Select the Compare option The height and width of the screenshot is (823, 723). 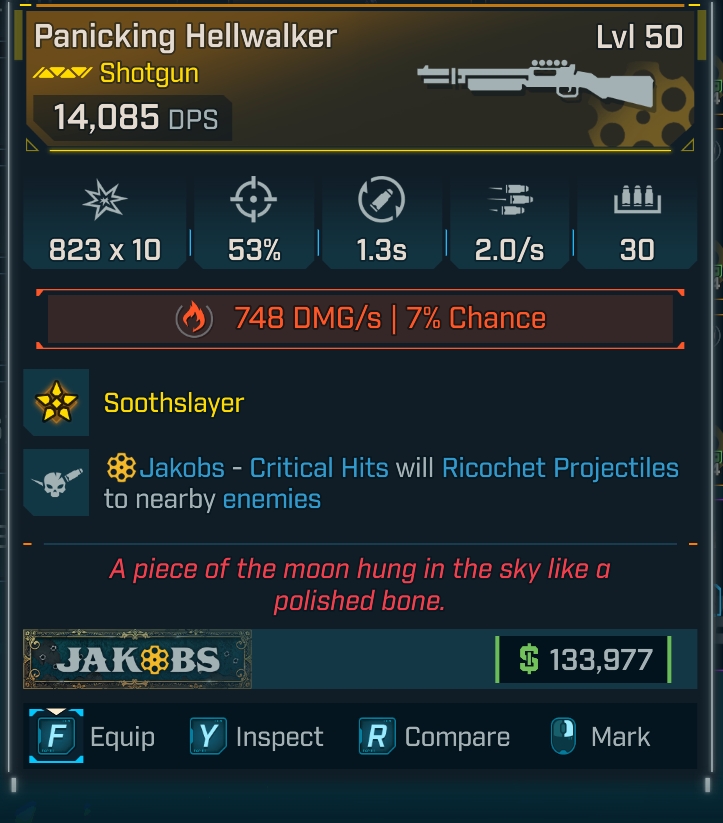[435, 737]
